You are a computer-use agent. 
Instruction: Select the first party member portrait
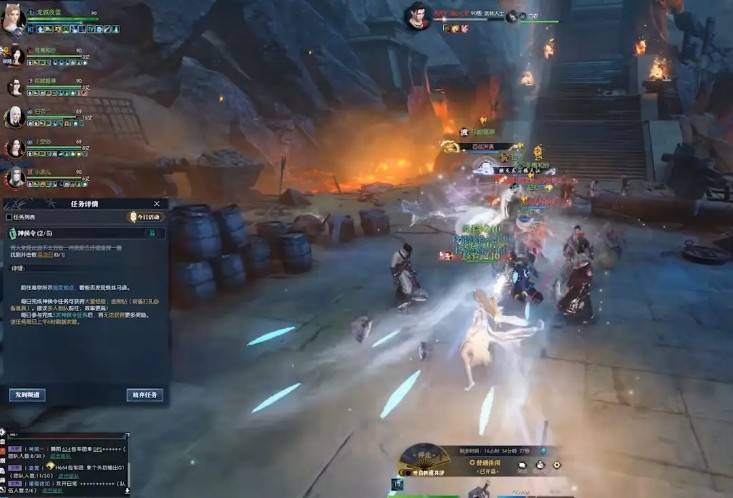(x=14, y=20)
